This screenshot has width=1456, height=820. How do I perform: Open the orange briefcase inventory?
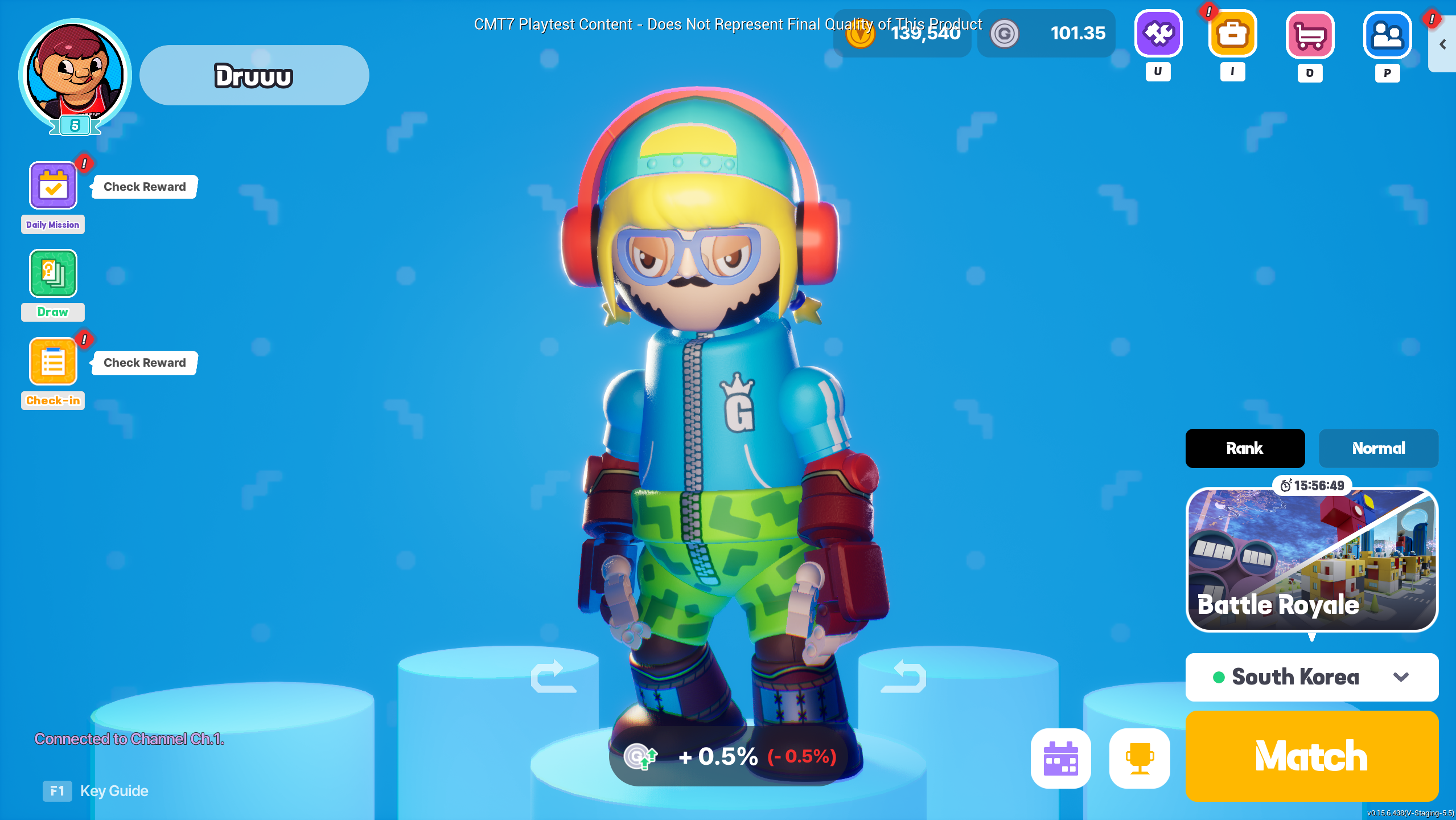point(1232,34)
